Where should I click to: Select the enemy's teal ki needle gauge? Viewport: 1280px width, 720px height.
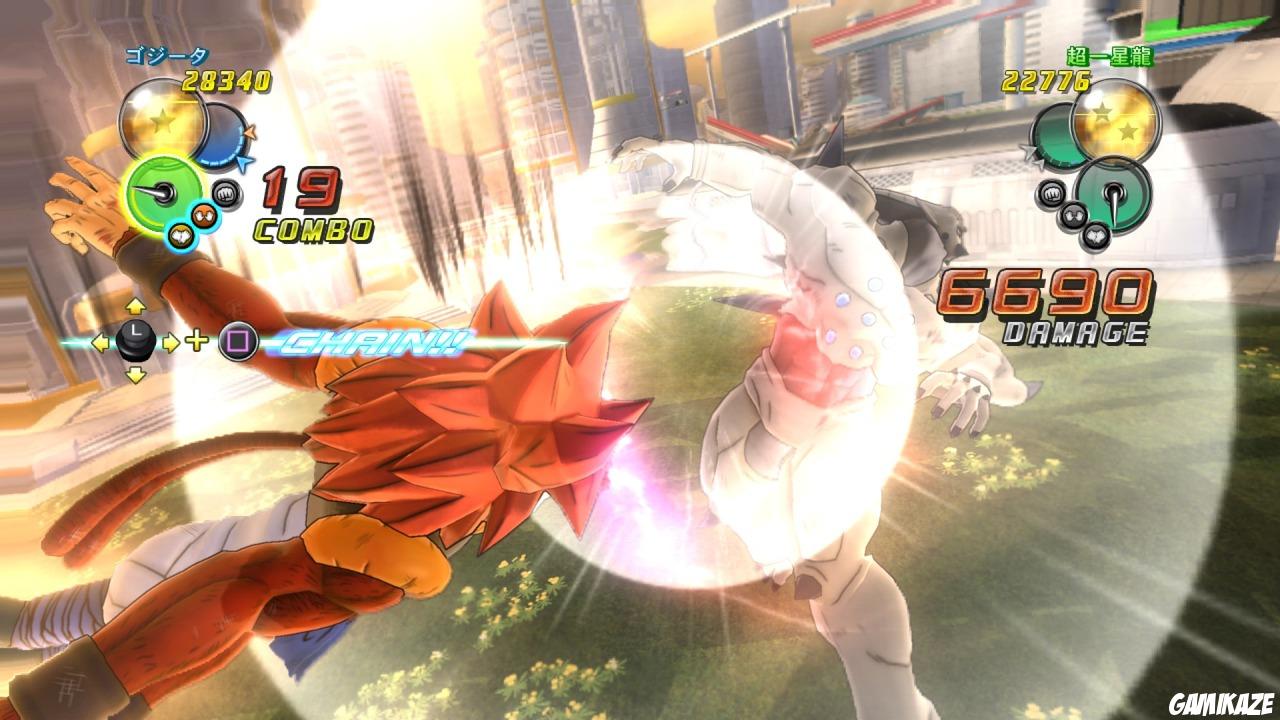pos(1115,198)
